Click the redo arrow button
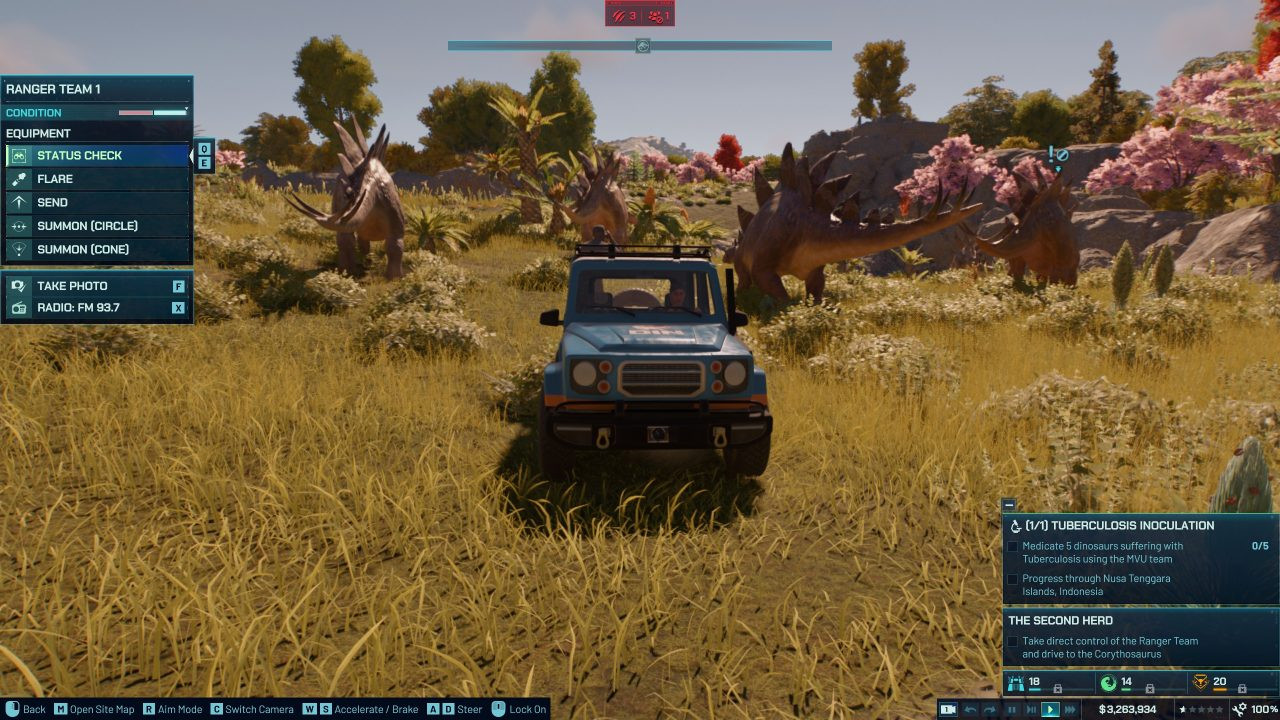The height and width of the screenshot is (720, 1280). coord(991,710)
